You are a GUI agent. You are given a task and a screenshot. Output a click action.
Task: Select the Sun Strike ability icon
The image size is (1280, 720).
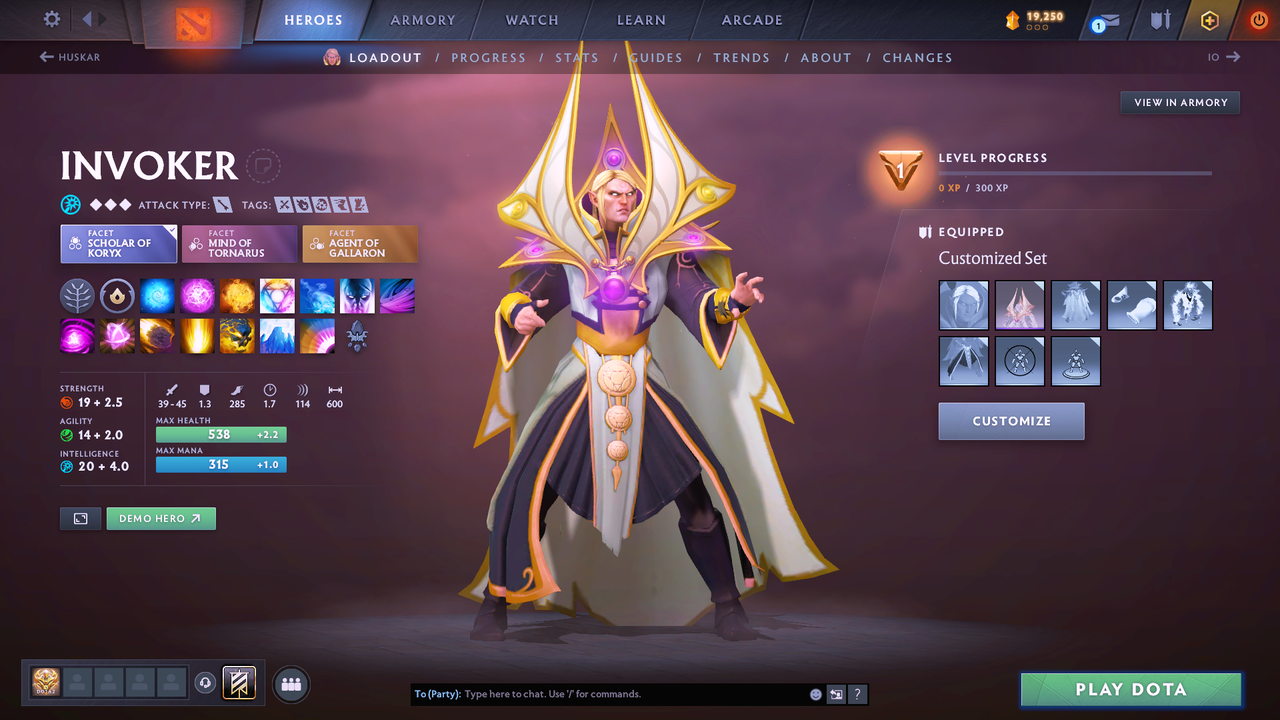pos(197,335)
